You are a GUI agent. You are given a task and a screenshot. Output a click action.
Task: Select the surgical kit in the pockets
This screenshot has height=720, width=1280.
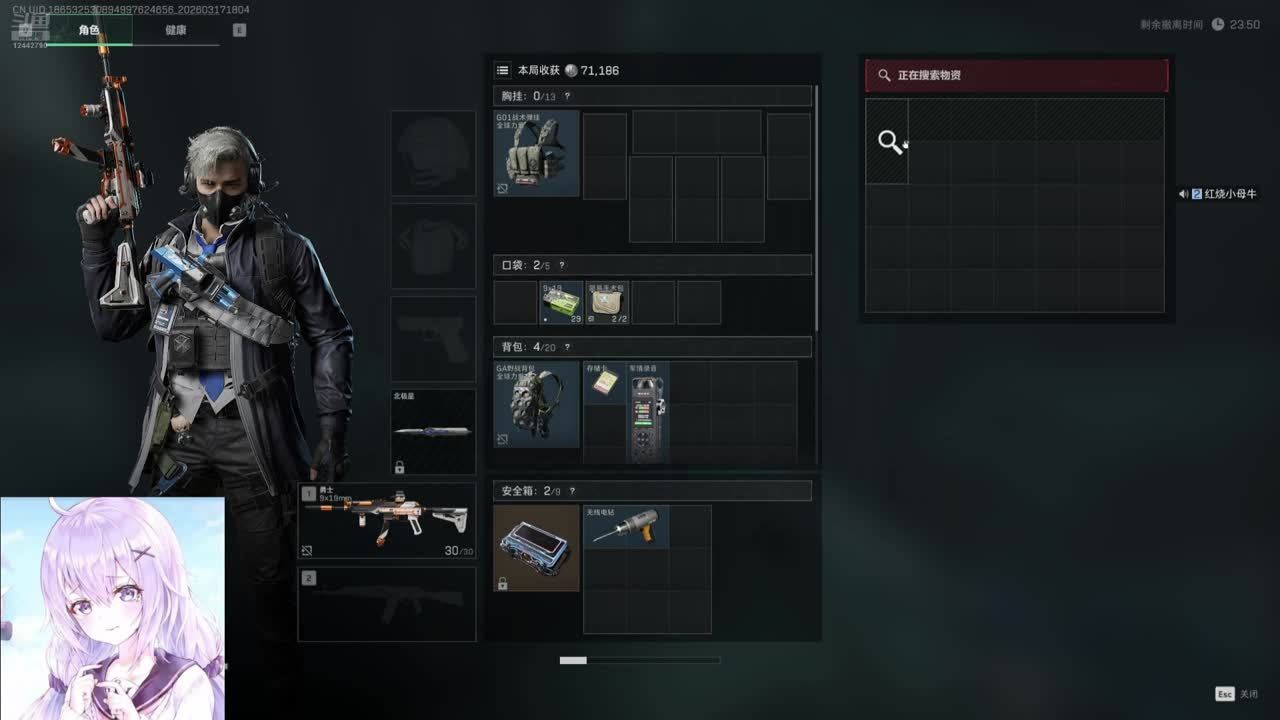(607, 302)
